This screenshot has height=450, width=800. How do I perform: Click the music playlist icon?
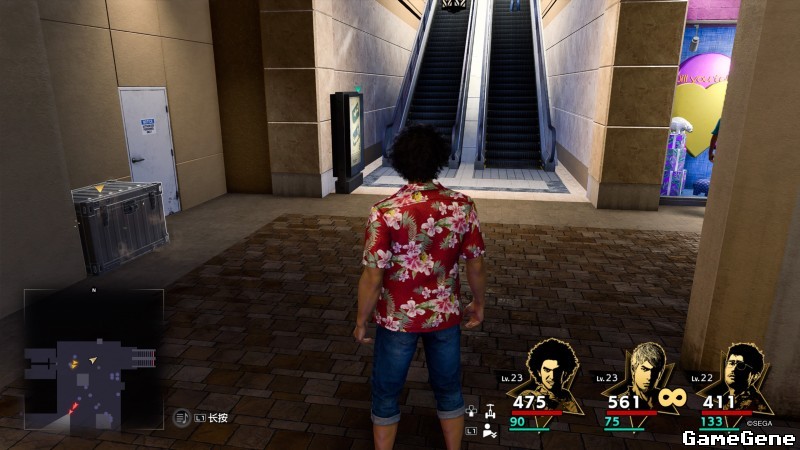pyautogui.click(x=181, y=417)
